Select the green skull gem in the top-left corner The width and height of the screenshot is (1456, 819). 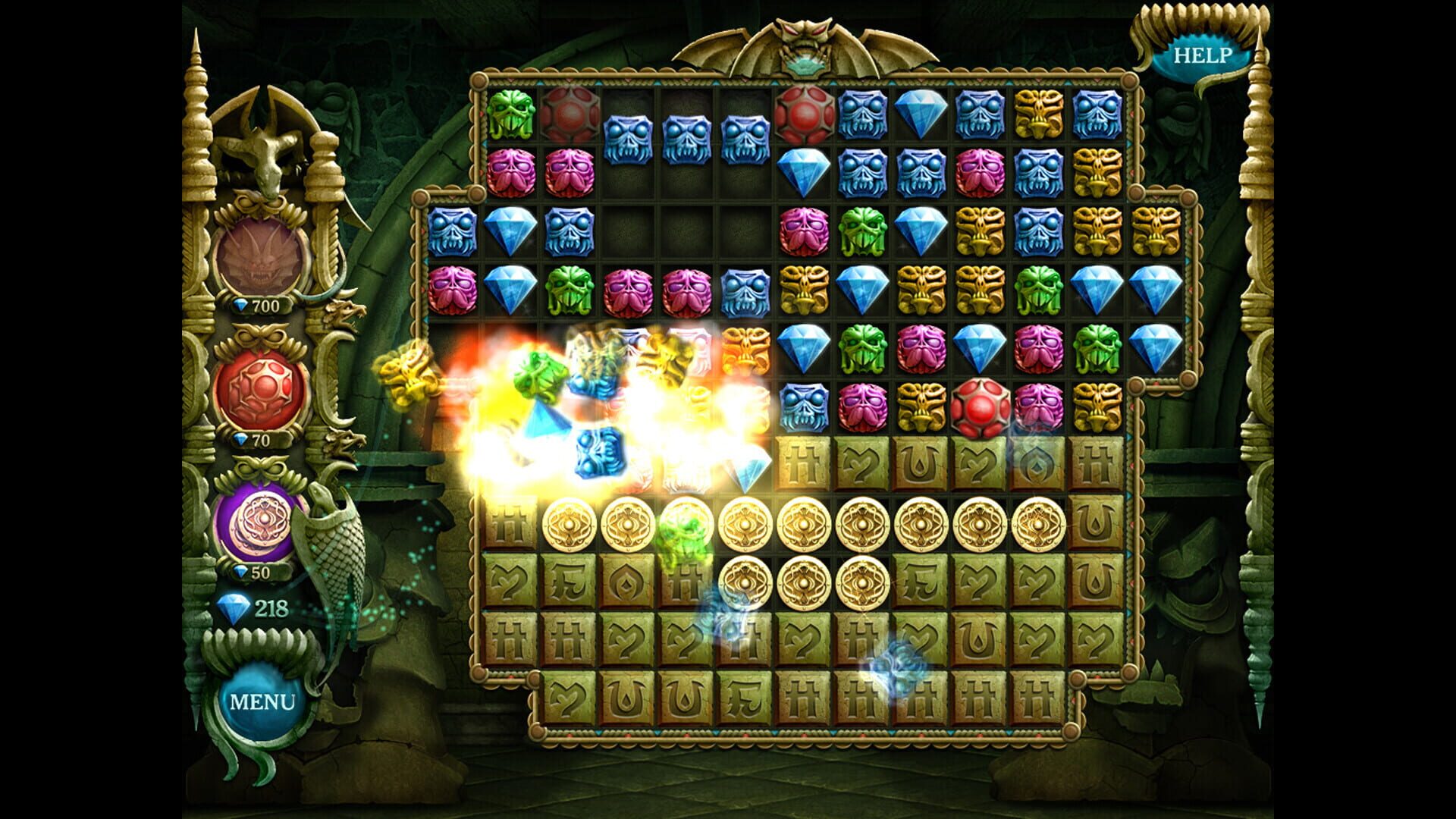coord(513,113)
